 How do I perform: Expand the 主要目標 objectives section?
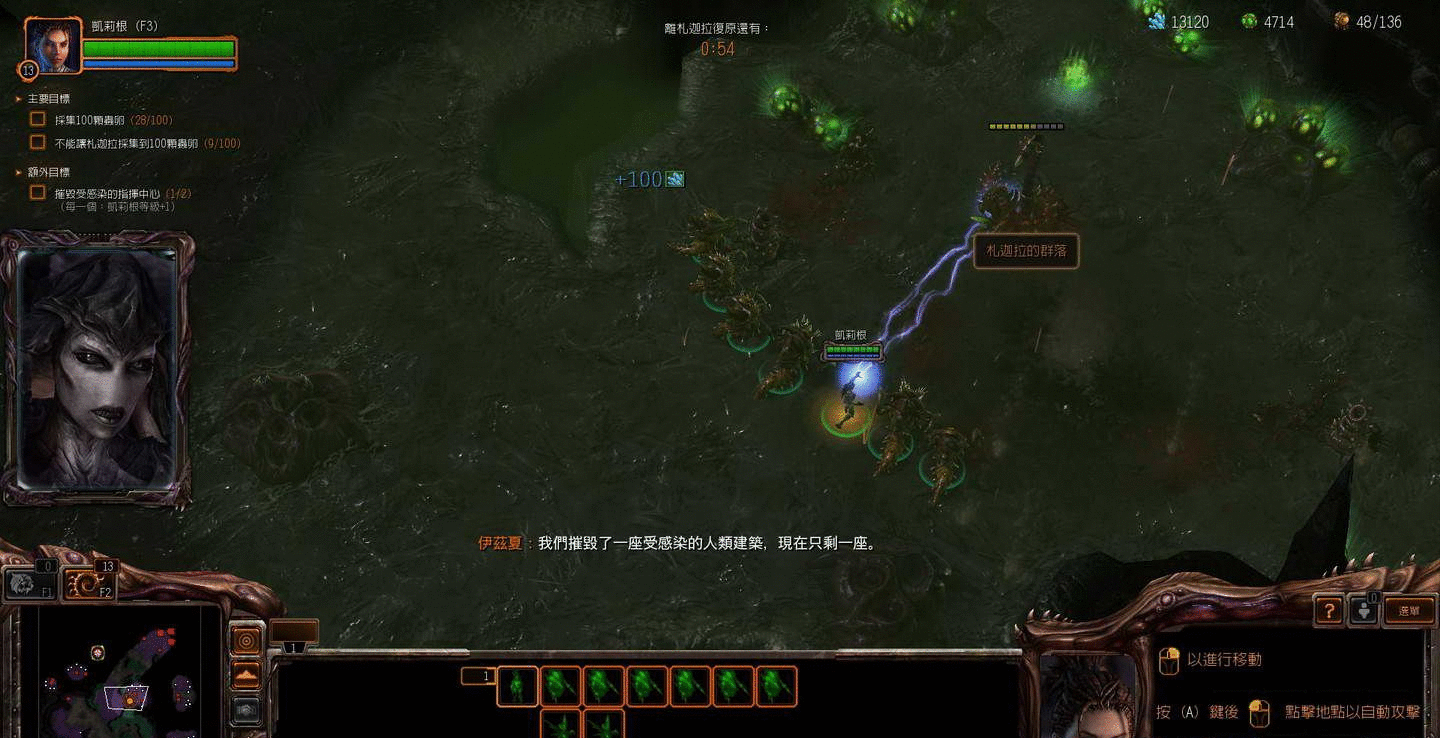coord(17,98)
